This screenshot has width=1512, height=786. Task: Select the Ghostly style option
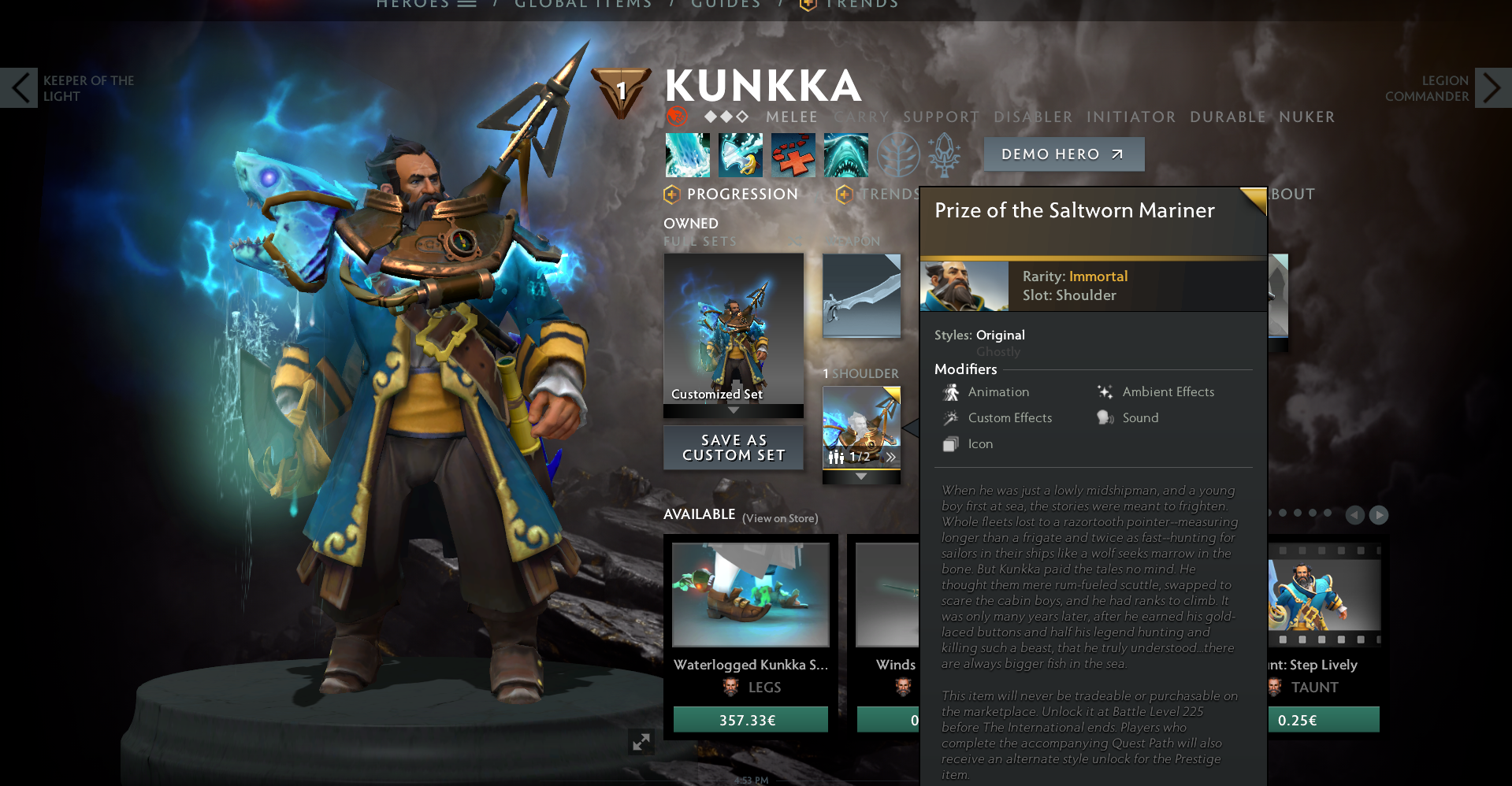click(x=998, y=351)
